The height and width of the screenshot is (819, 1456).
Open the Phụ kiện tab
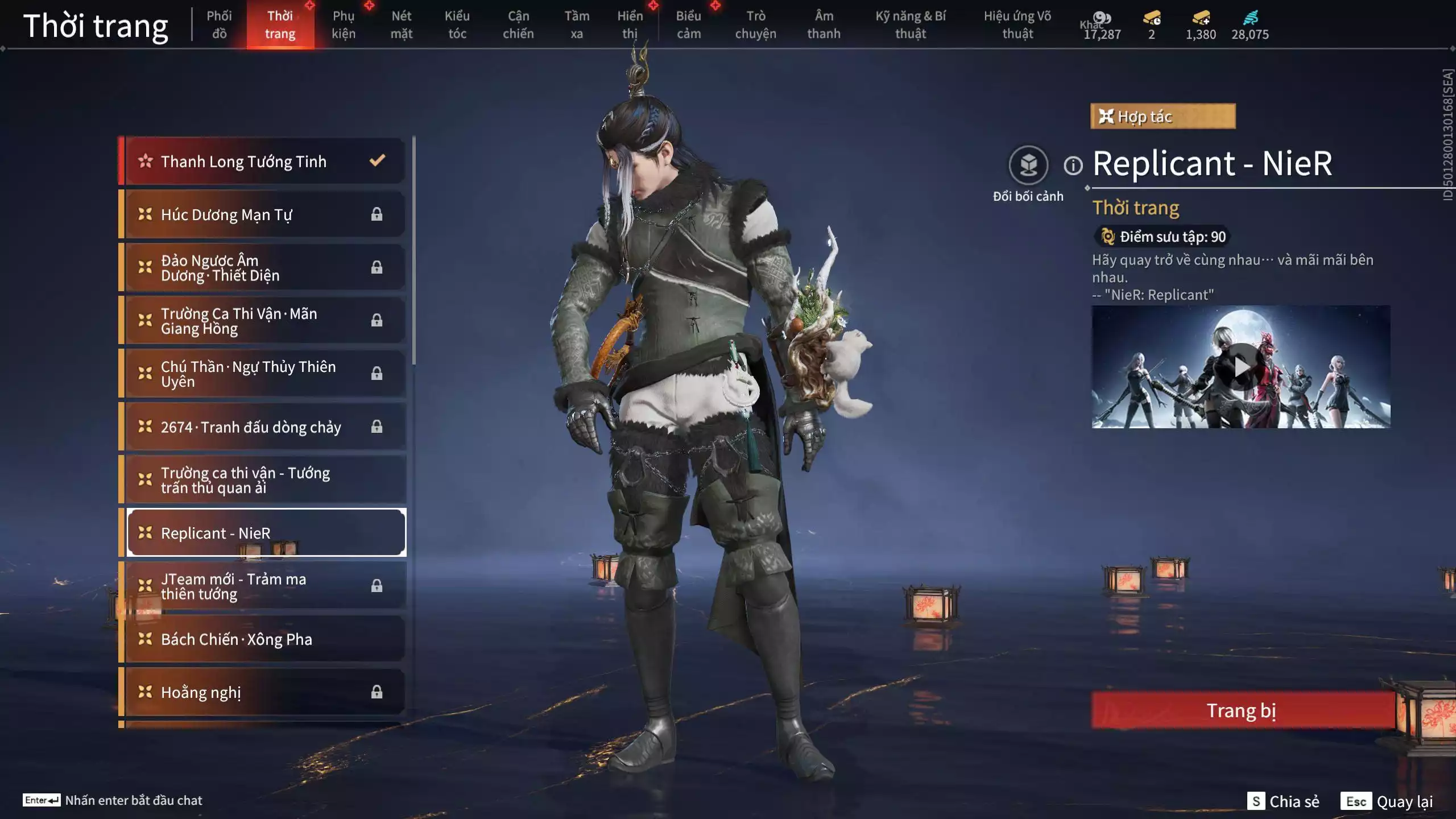(344, 24)
